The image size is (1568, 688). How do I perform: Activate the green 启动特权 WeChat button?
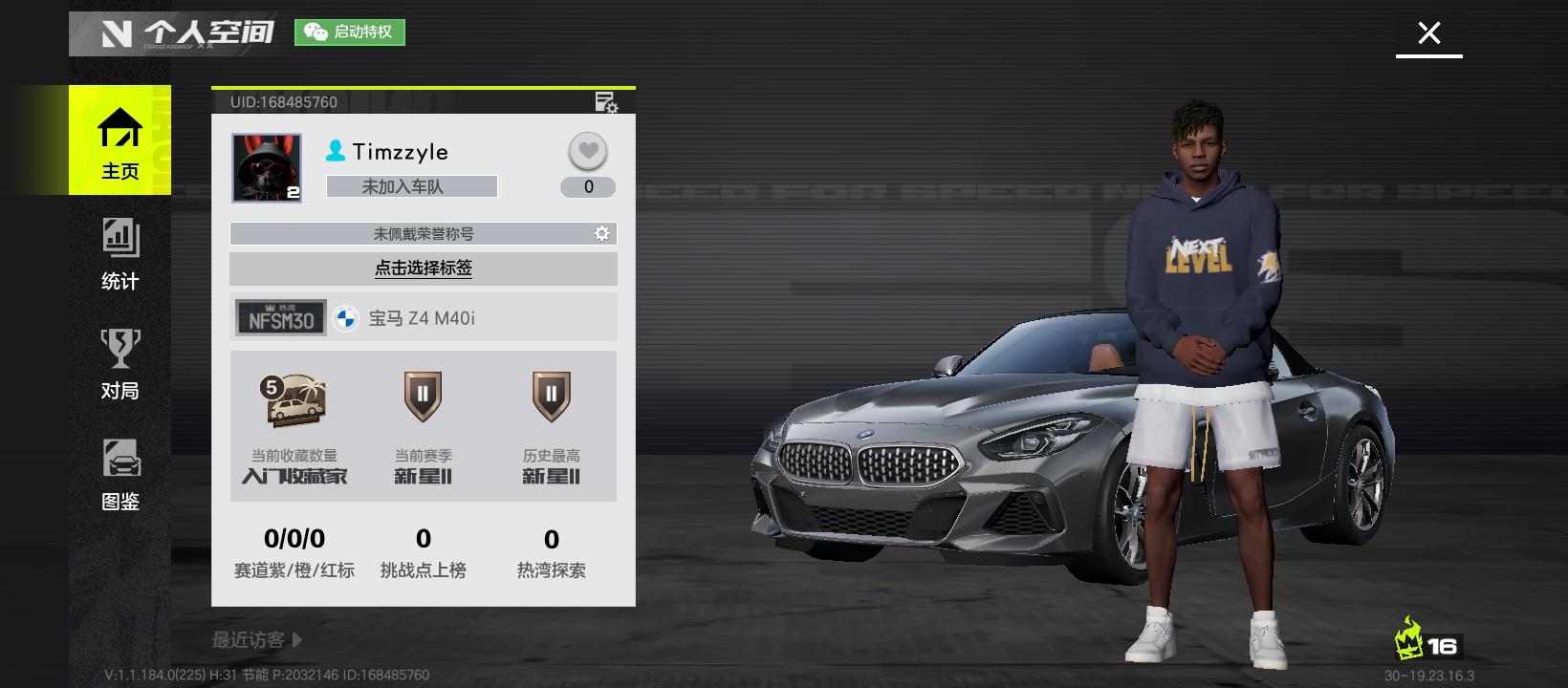(349, 32)
